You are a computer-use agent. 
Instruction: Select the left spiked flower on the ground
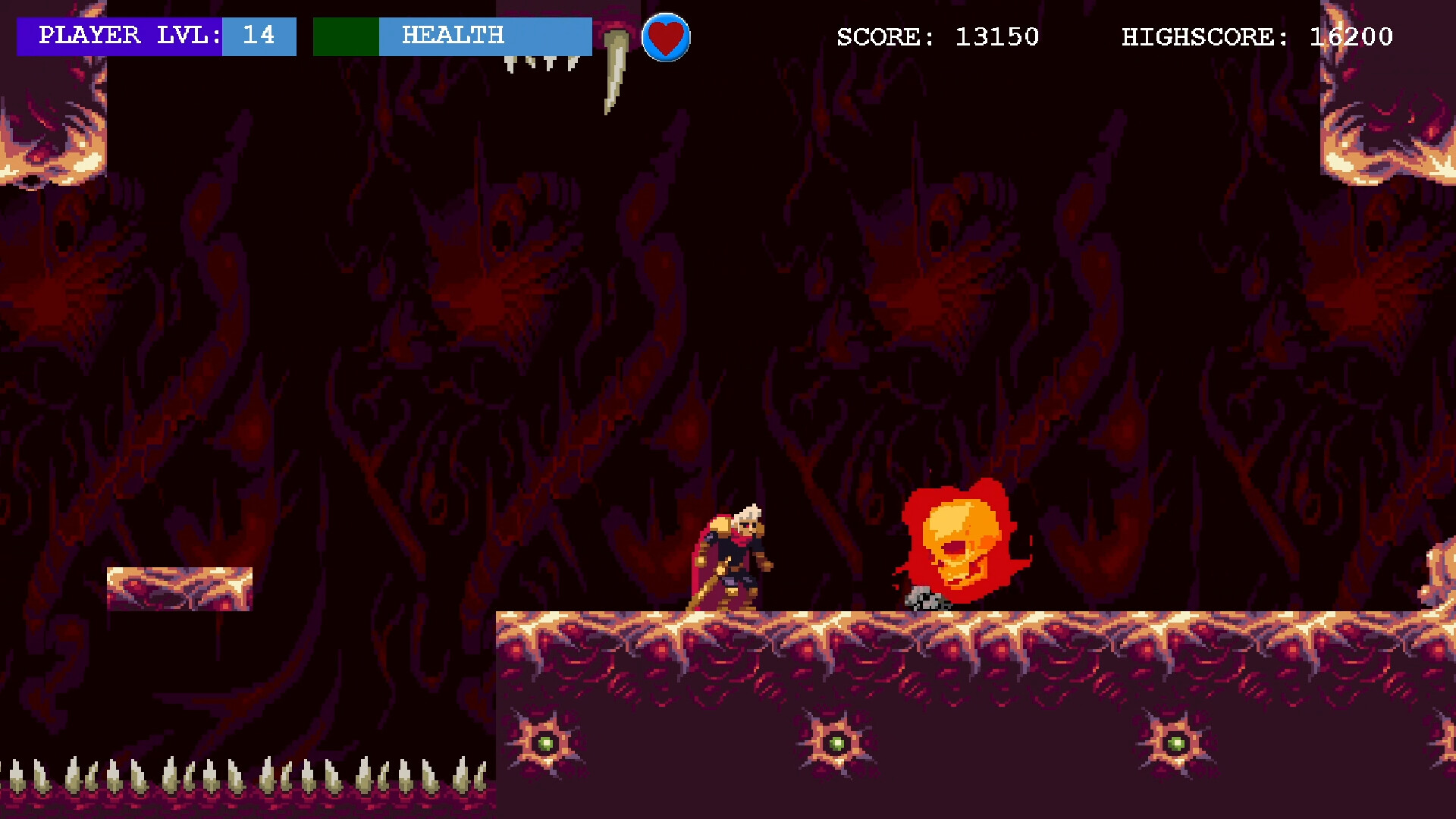click(x=544, y=743)
